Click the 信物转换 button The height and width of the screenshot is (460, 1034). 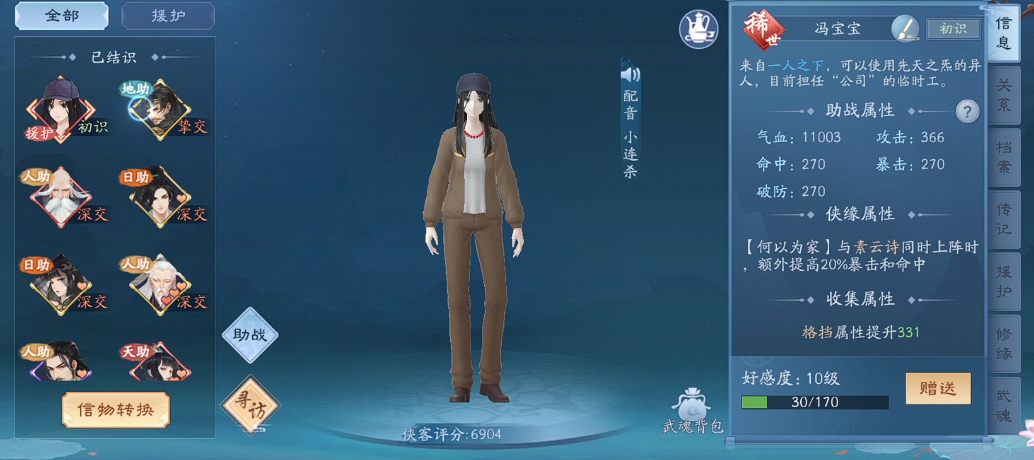(116, 408)
